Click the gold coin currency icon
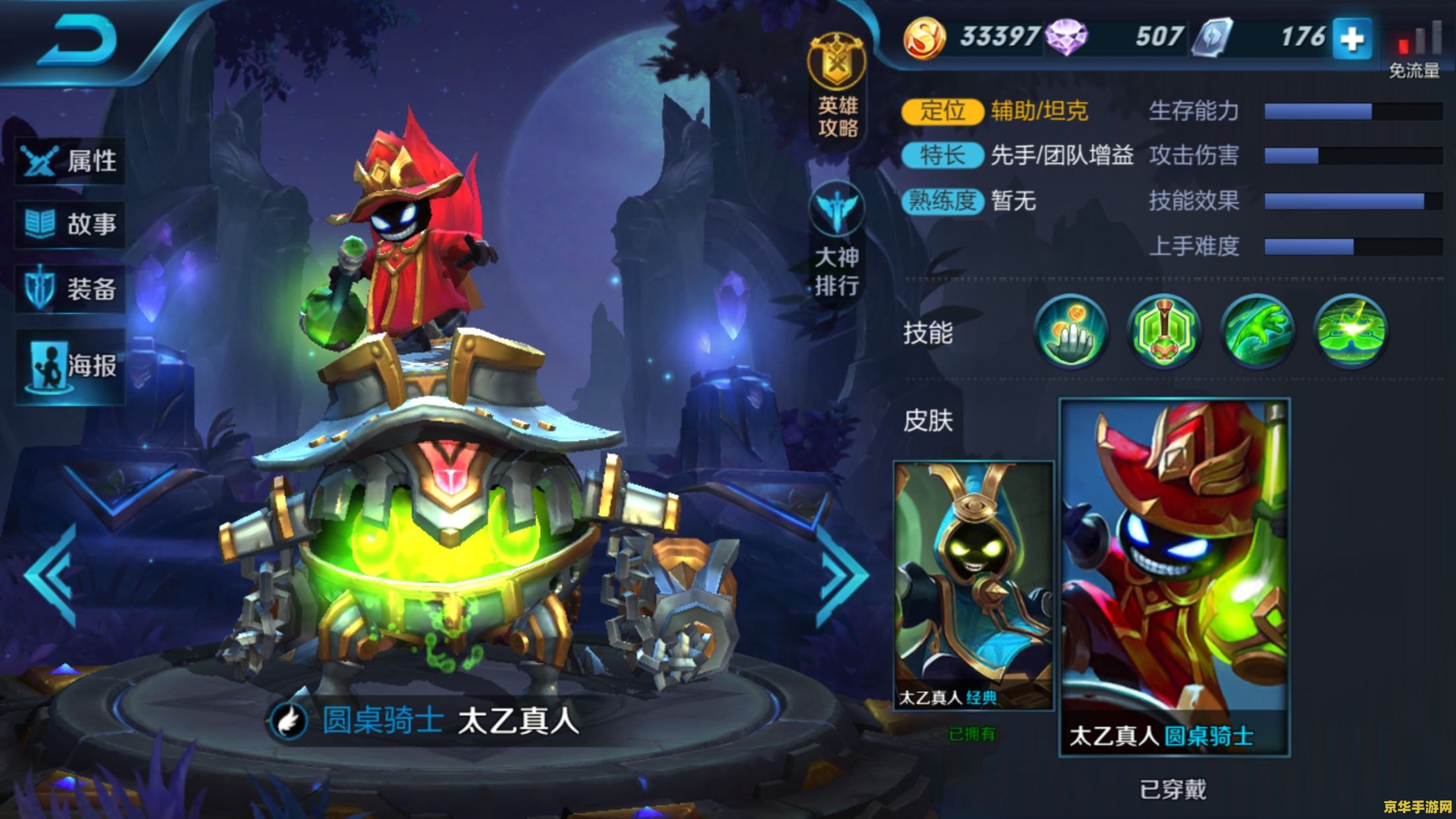The width and height of the screenshot is (1456, 819). click(924, 38)
